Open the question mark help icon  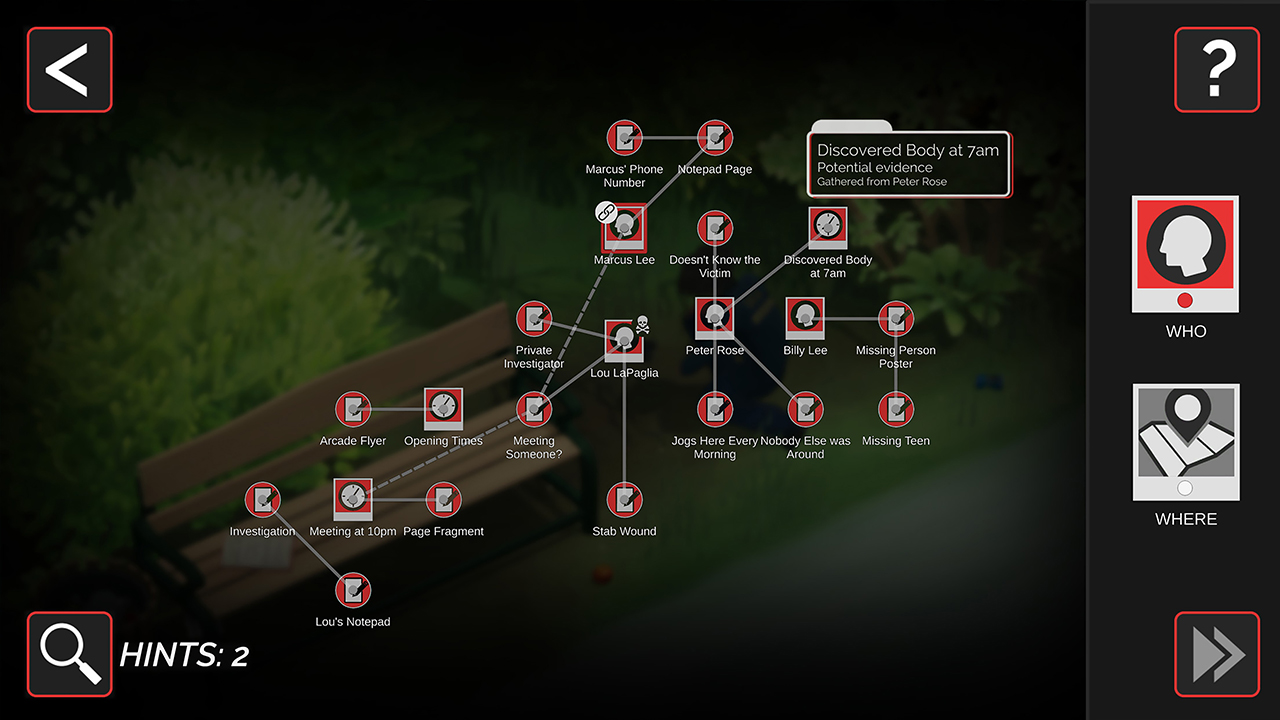pyautogui.click(x=1216, y=69)
